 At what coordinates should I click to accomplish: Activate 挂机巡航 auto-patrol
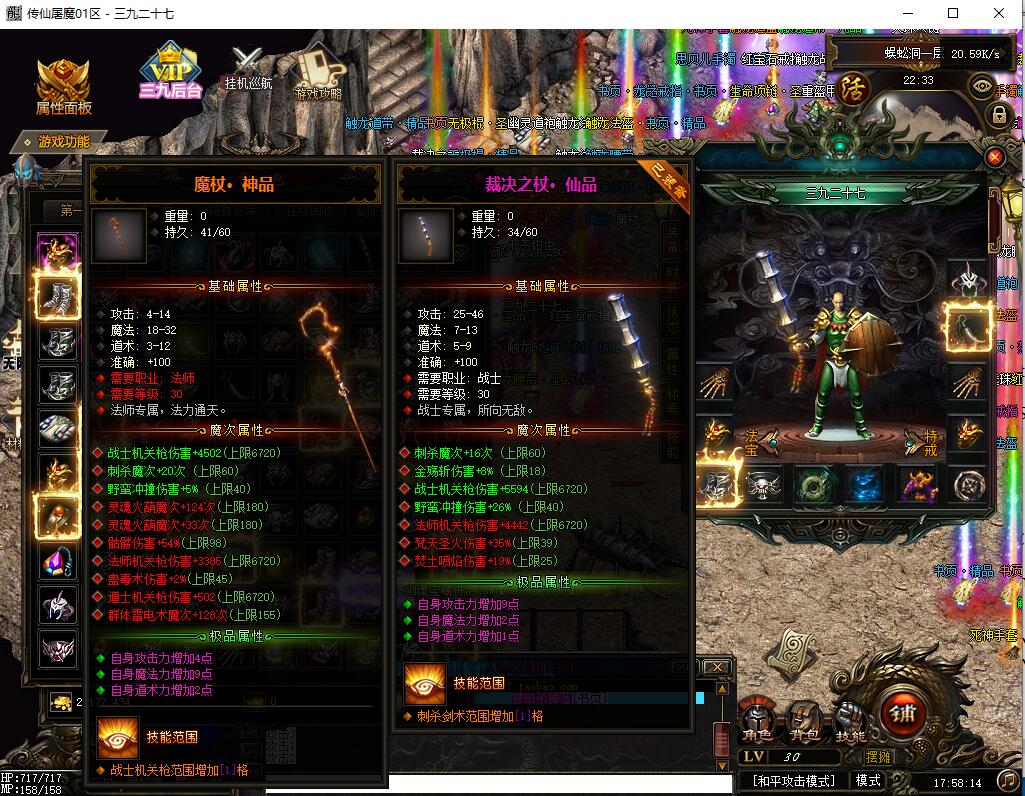(x=247, y=68)
